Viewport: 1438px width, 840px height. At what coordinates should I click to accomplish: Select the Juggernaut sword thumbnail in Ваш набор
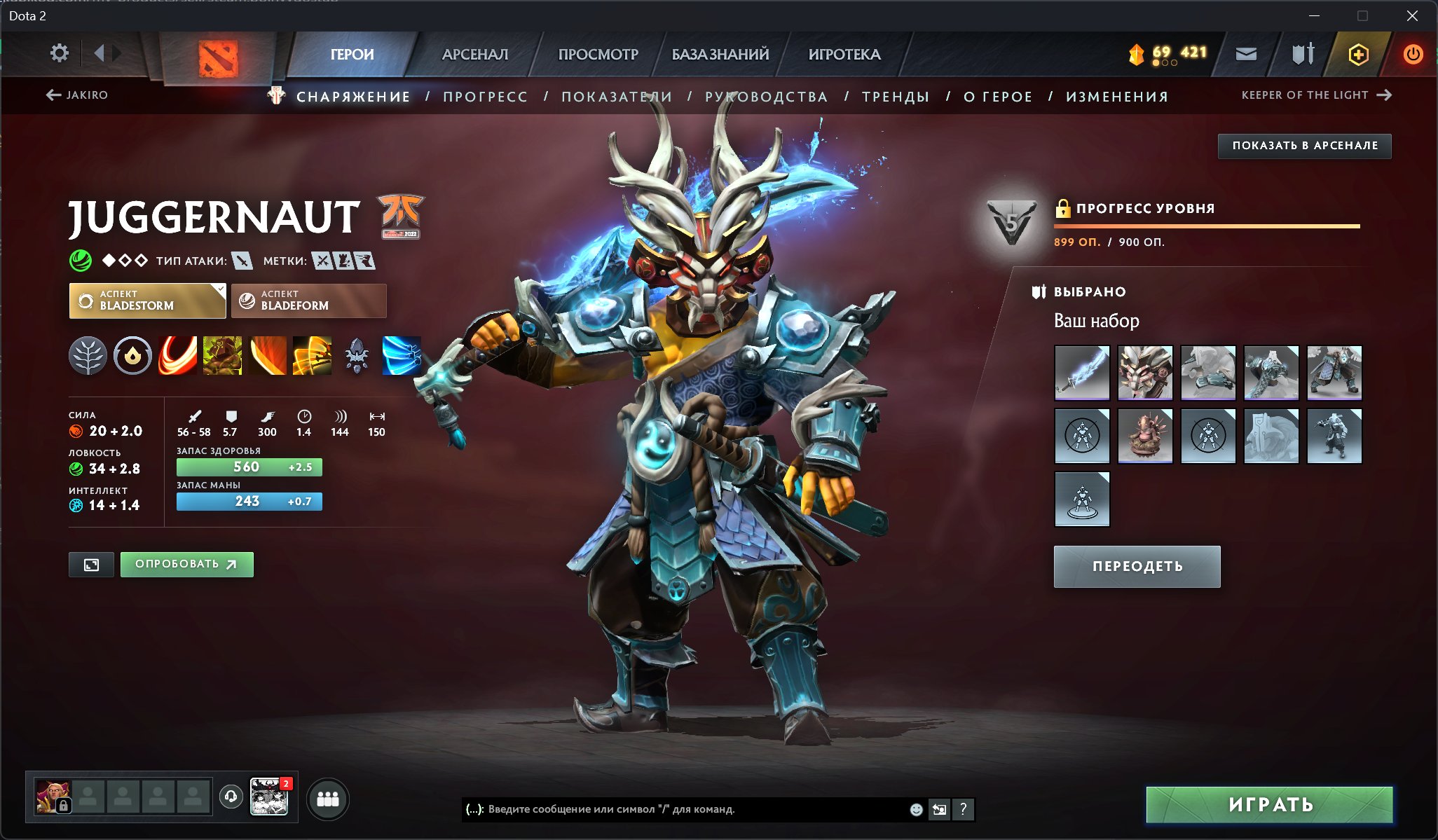coord(1081,373)
